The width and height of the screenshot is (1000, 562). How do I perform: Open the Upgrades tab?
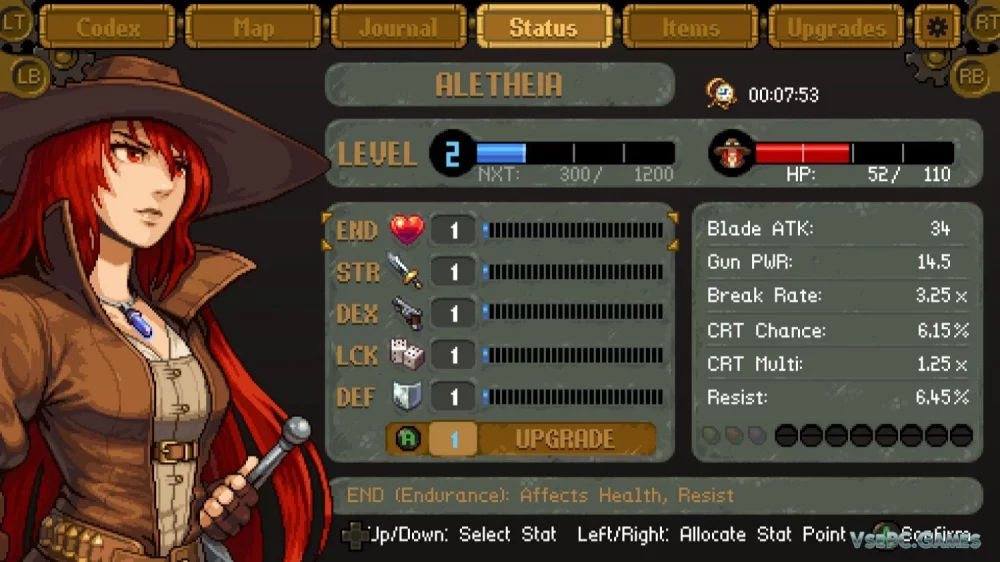tap(836, 27)
